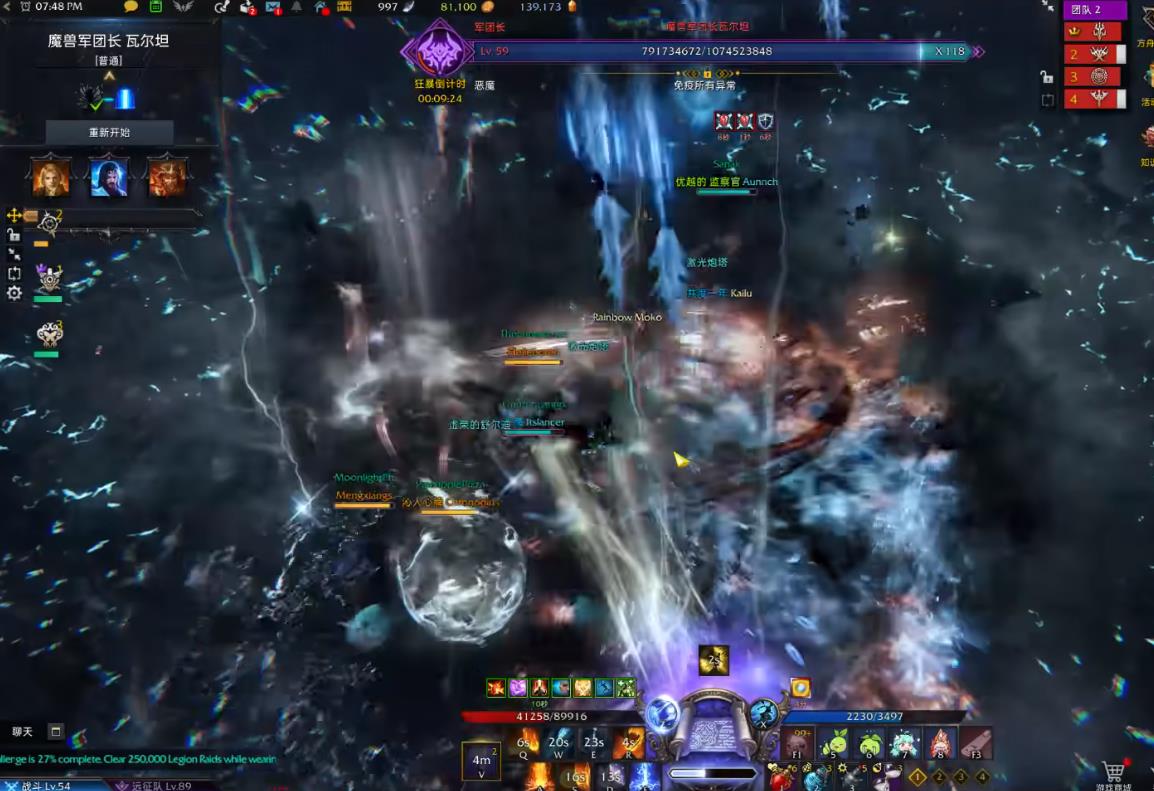This screenshot has width=1154, height=791.
Task: Click the blue-haired mokoko item in slot 7
Action: 905,743
